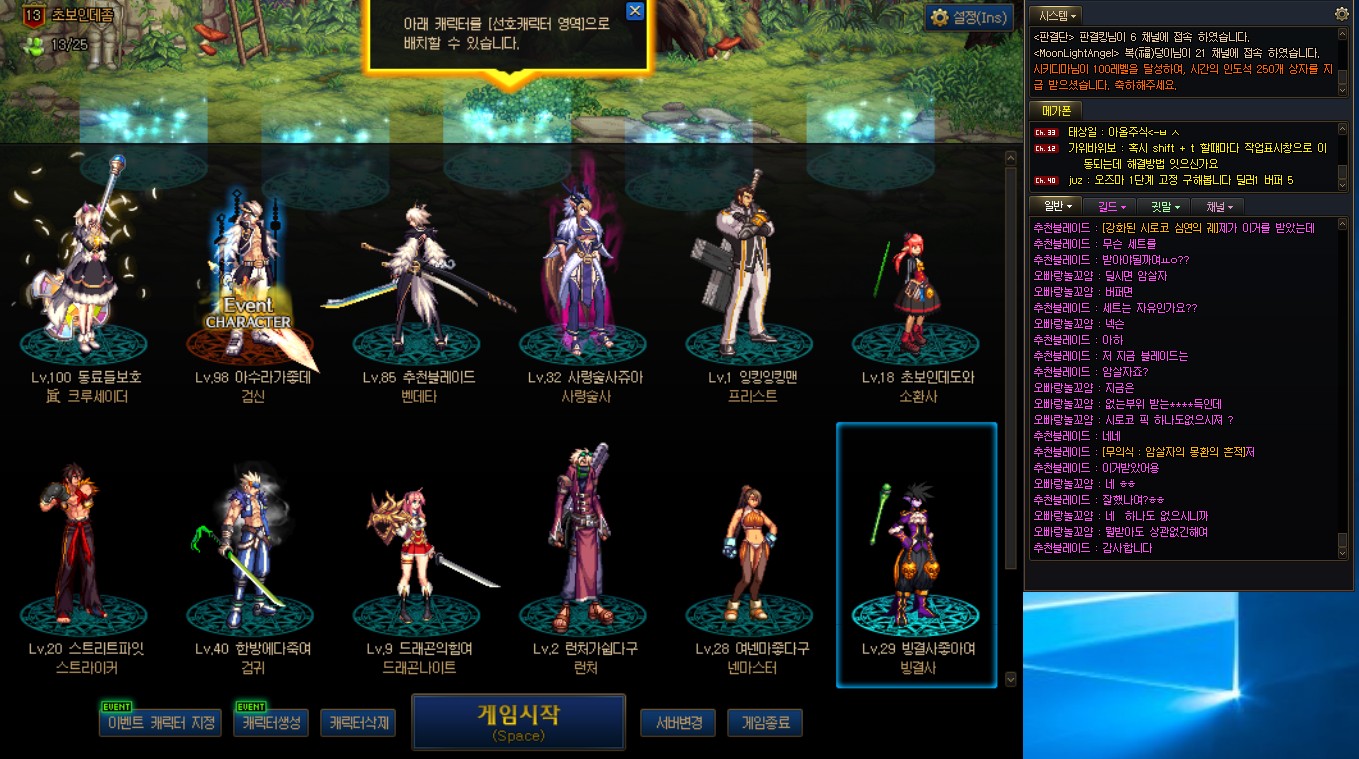1359x759 pixels.
Task: Select the Lv.85 추천블레이드 벤데타 character
Action: 418,280
